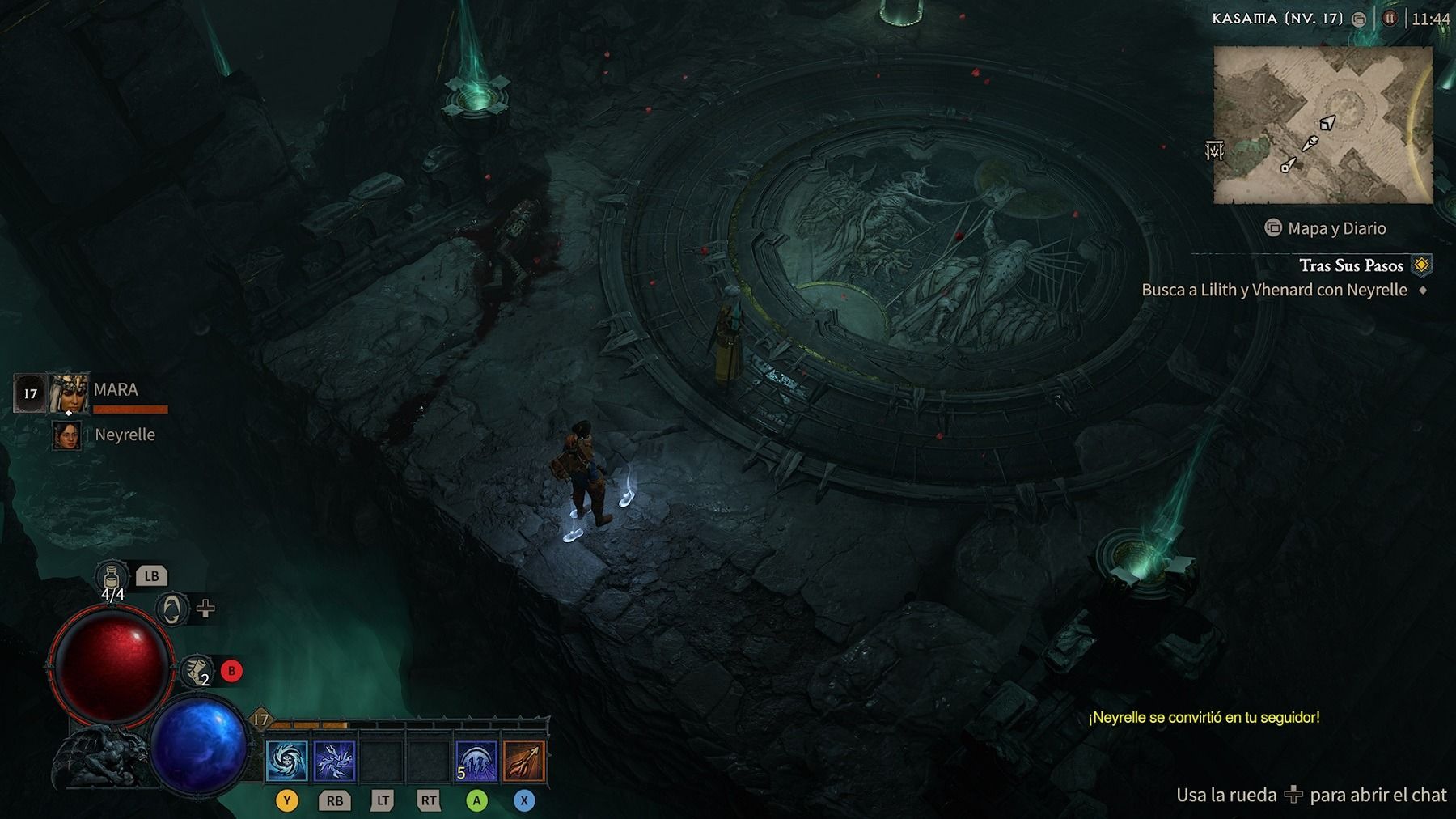Select Mara's party portrait
Viewport: 1456px width, 819px height.
(x=69, y=393)
